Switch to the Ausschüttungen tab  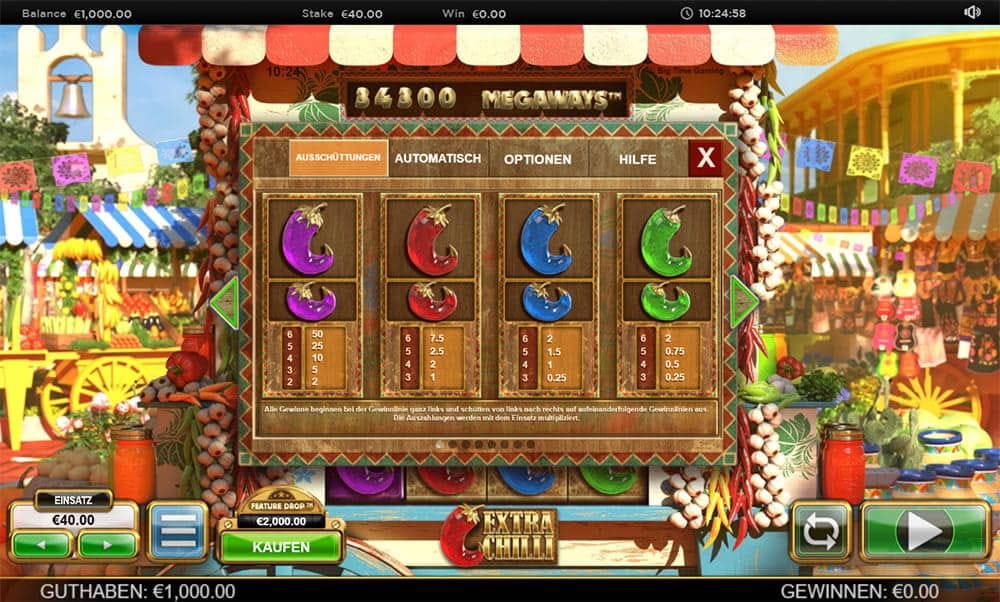point(338,158)
